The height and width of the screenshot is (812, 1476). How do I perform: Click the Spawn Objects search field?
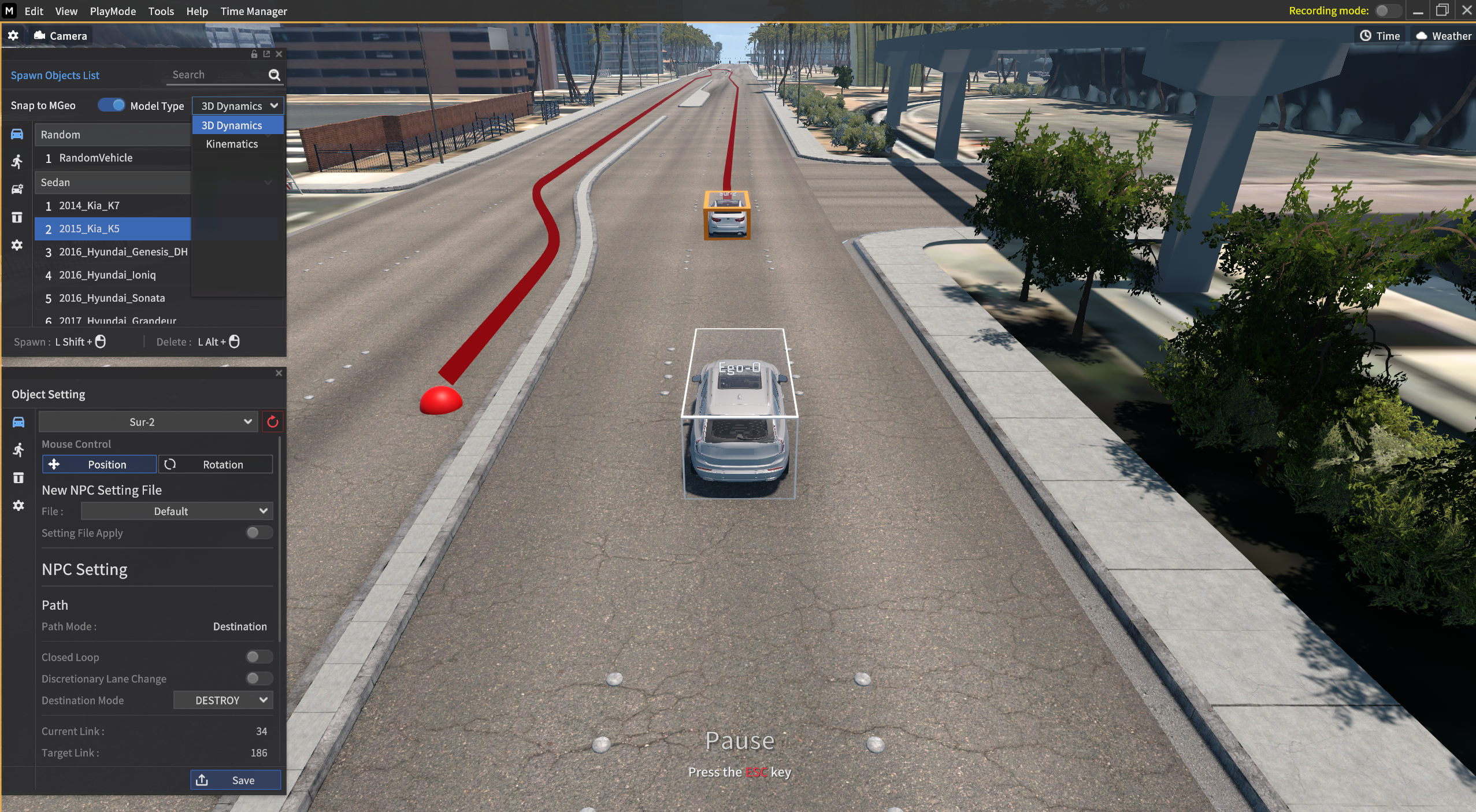coord(217,75)
